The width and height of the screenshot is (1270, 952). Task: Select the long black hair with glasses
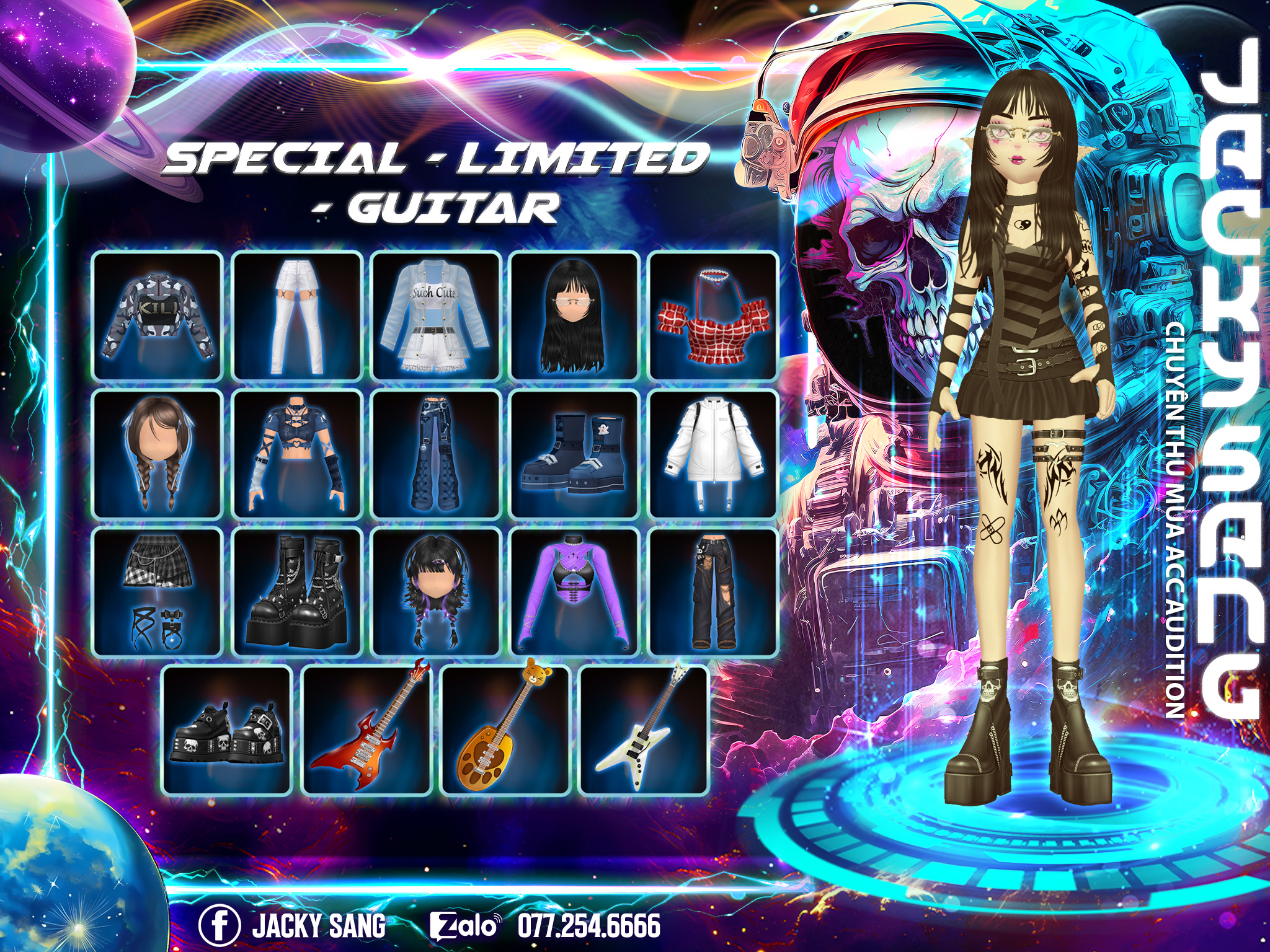[x=575, y=315]
